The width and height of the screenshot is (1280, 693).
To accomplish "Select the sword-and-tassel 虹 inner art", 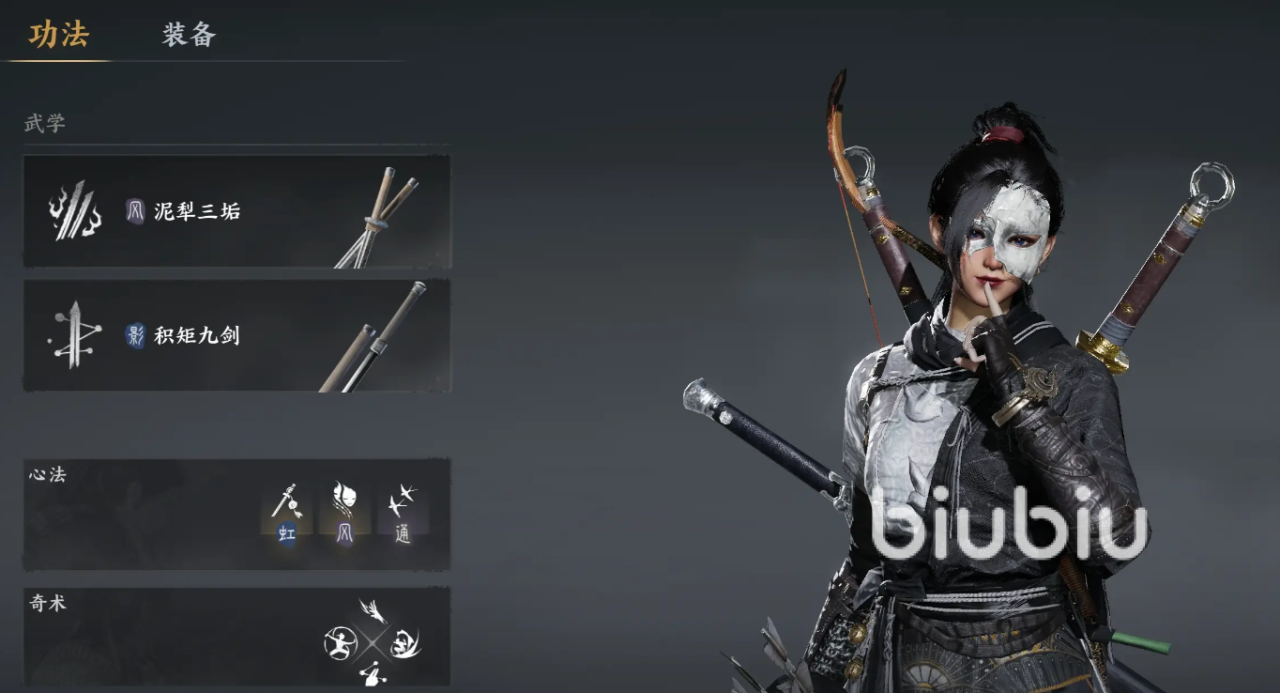I will tap(287, 511).
